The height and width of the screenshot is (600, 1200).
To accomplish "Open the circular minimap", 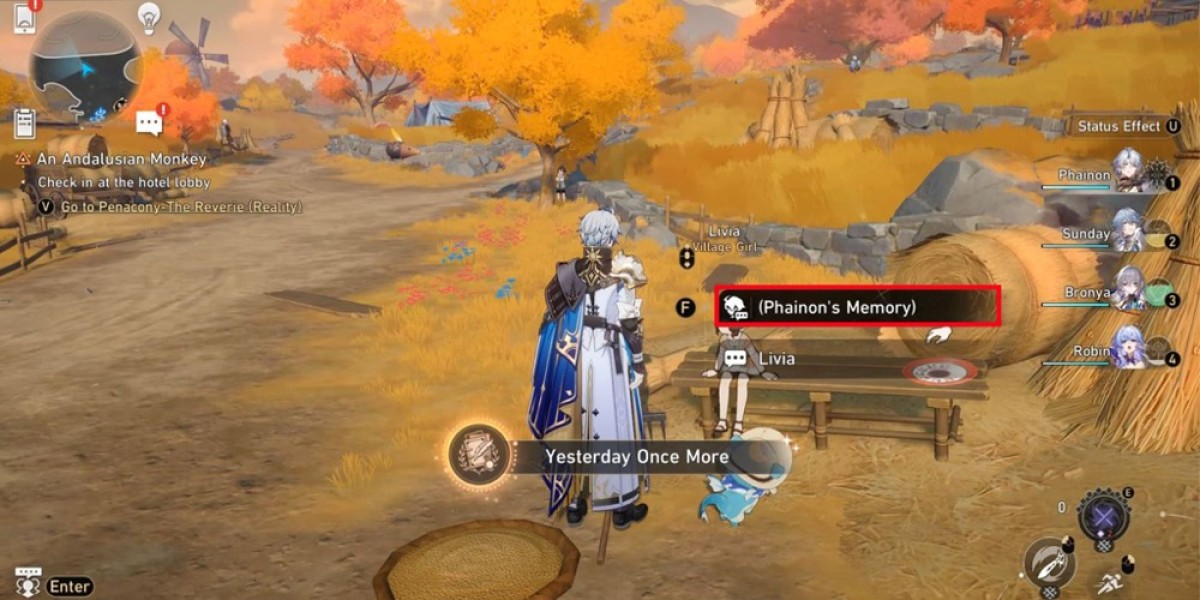I will tap(85, 68).
